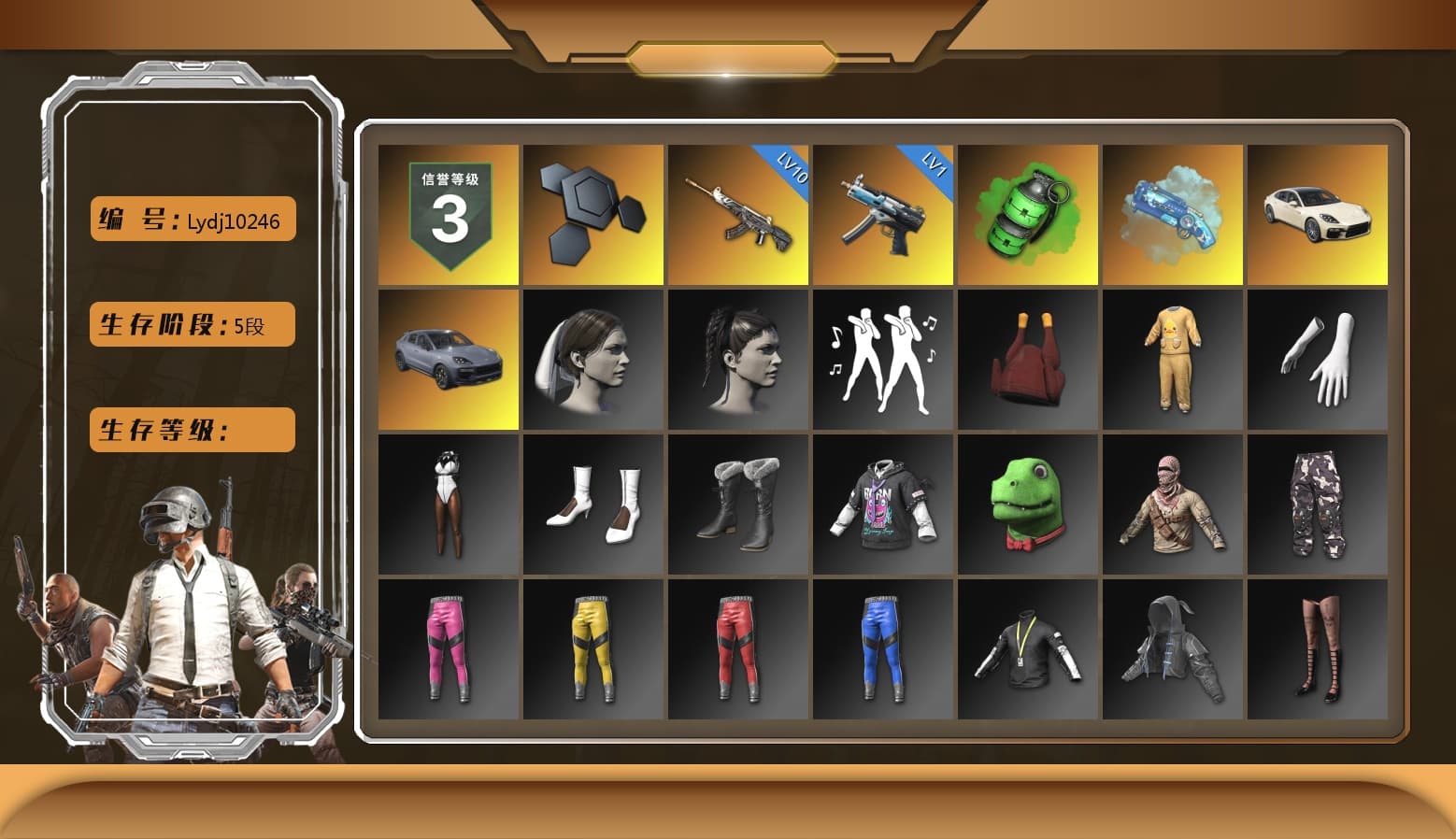Open the camouflage pants item

1317,505
